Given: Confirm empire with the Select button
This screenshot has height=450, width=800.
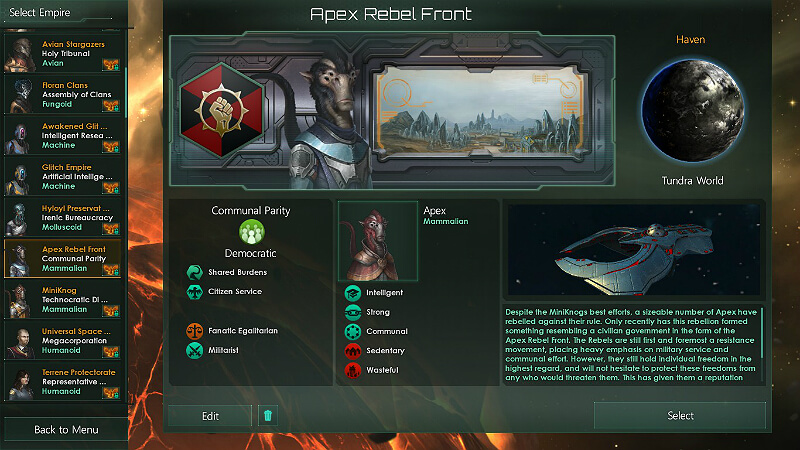Looking at the screenshot, I should (680, 416).
